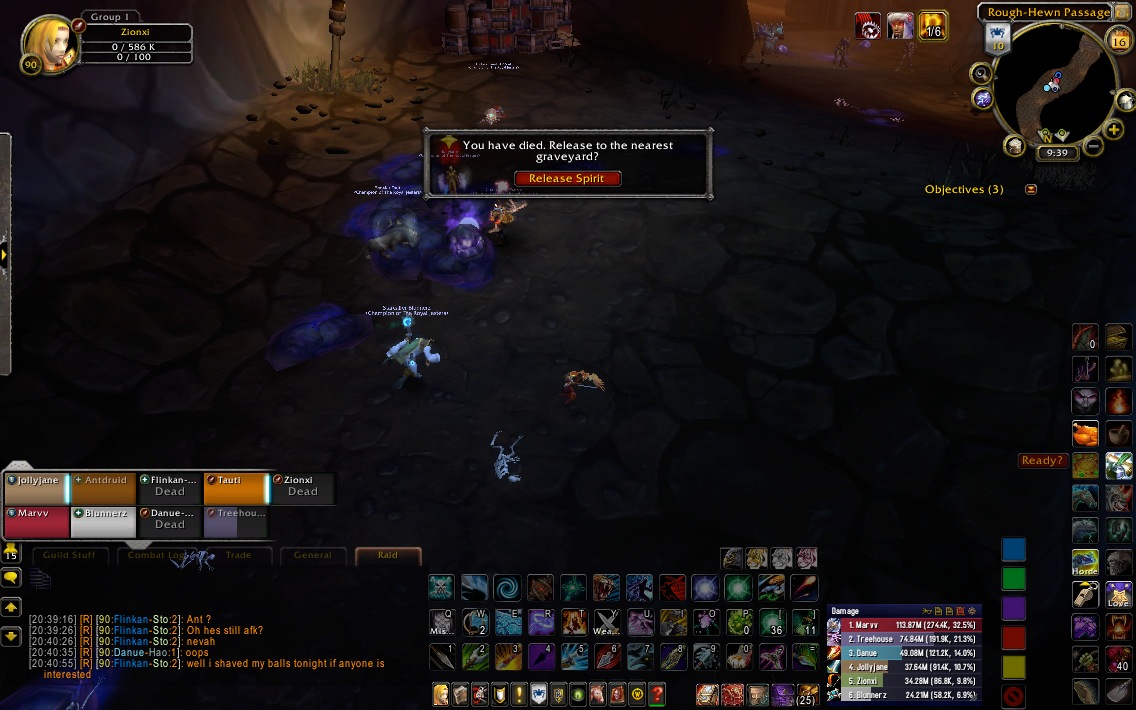Select Tauti's orange raid frame
Viewport: 1136px width, 710px height.
[x=236, y=488]
